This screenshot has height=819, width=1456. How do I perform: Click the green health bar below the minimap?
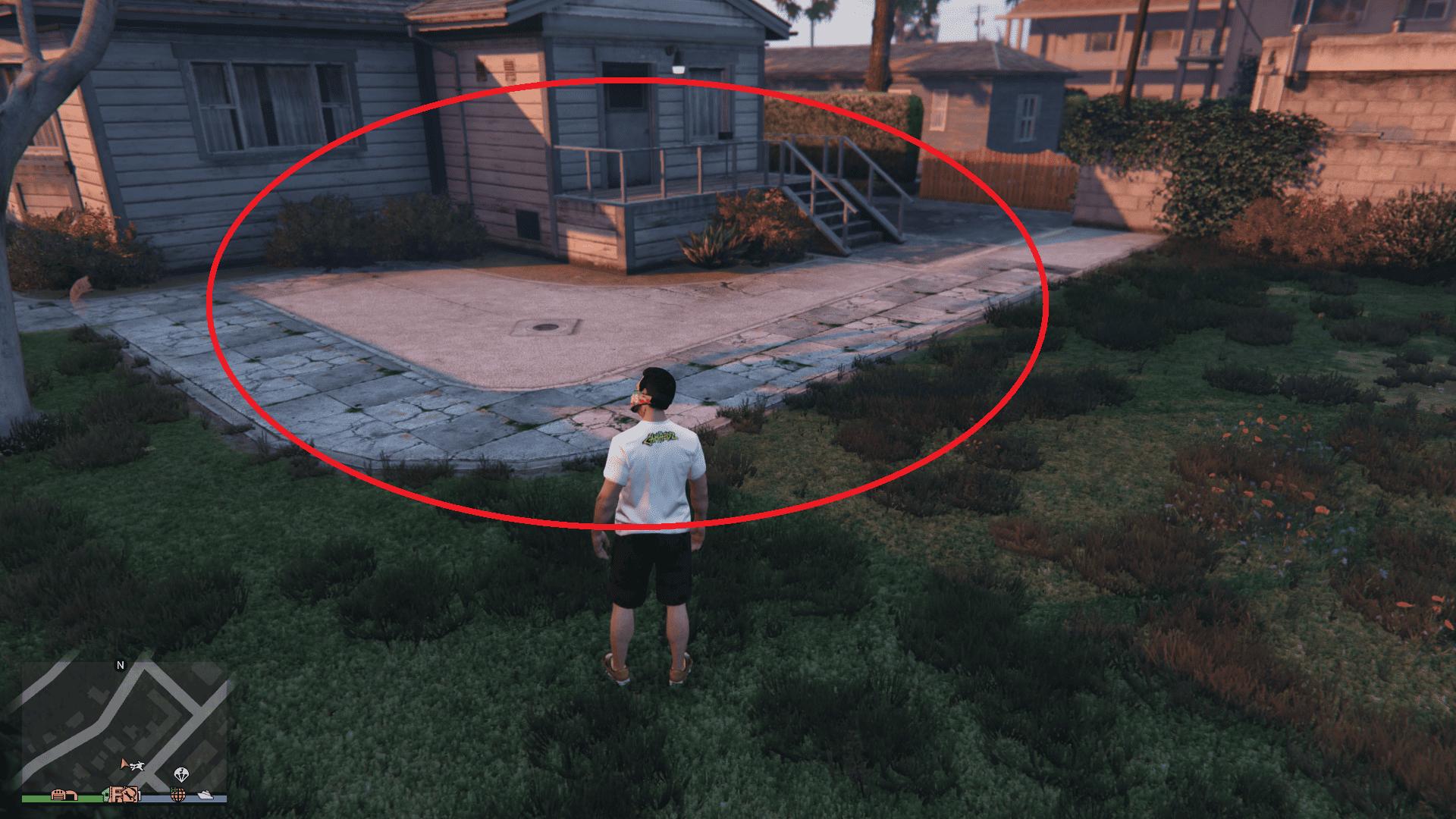point(44,799)
